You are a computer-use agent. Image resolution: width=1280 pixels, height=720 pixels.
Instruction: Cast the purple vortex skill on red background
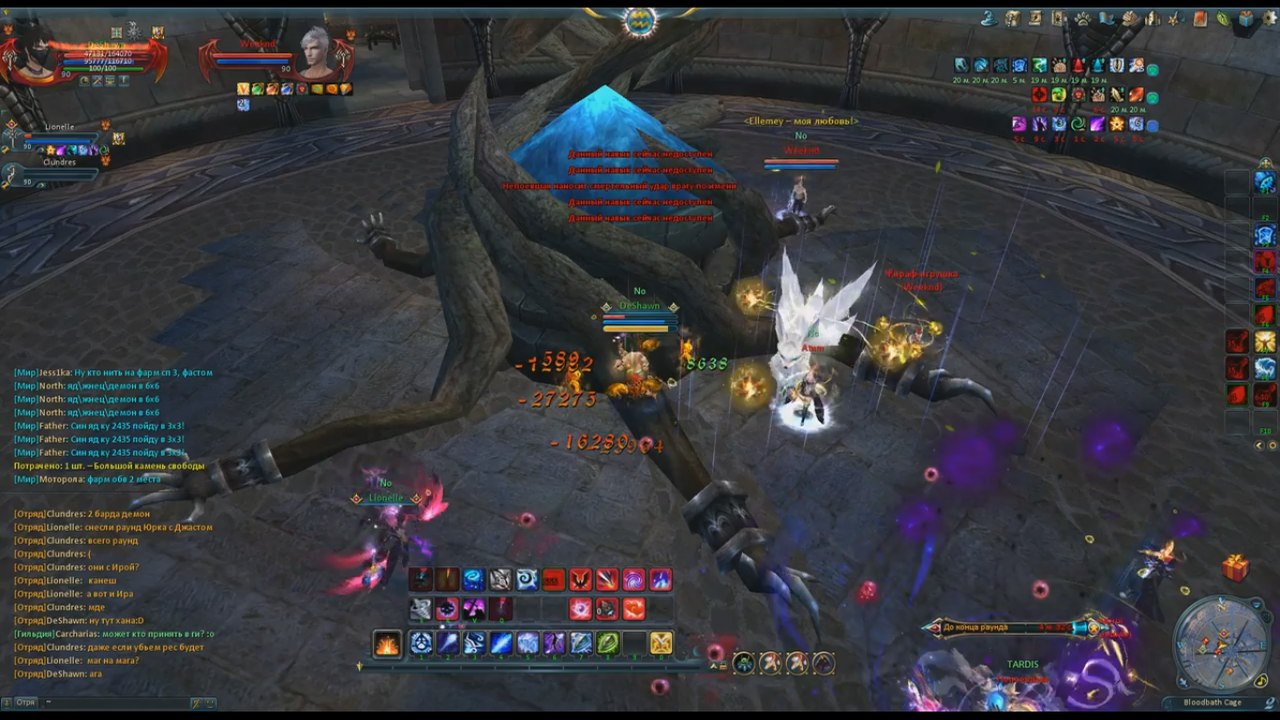coord(634,580)
